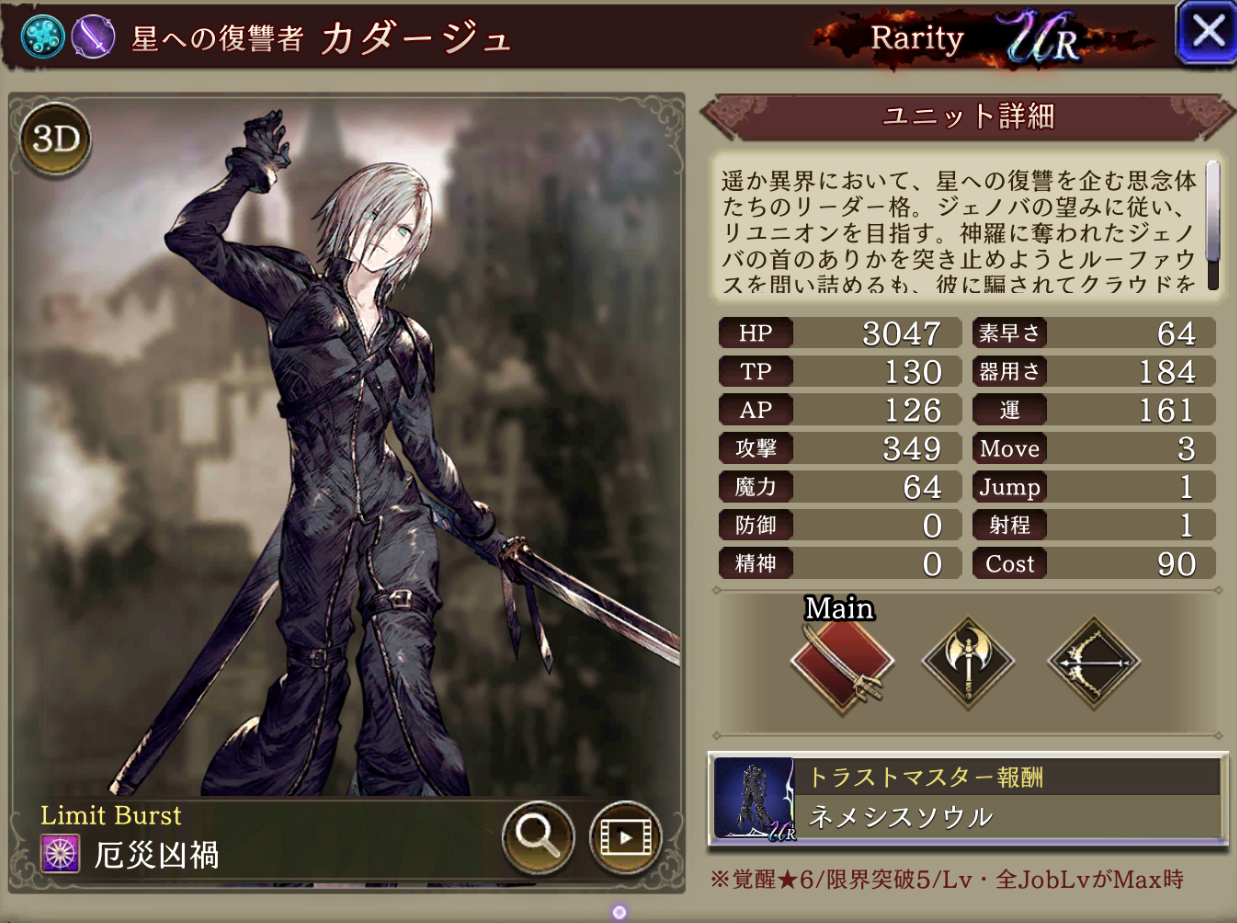Click the description text scrollbar
Image resolution: width=1237 pixels, height=923 pixels.
tap(1213, 225)
